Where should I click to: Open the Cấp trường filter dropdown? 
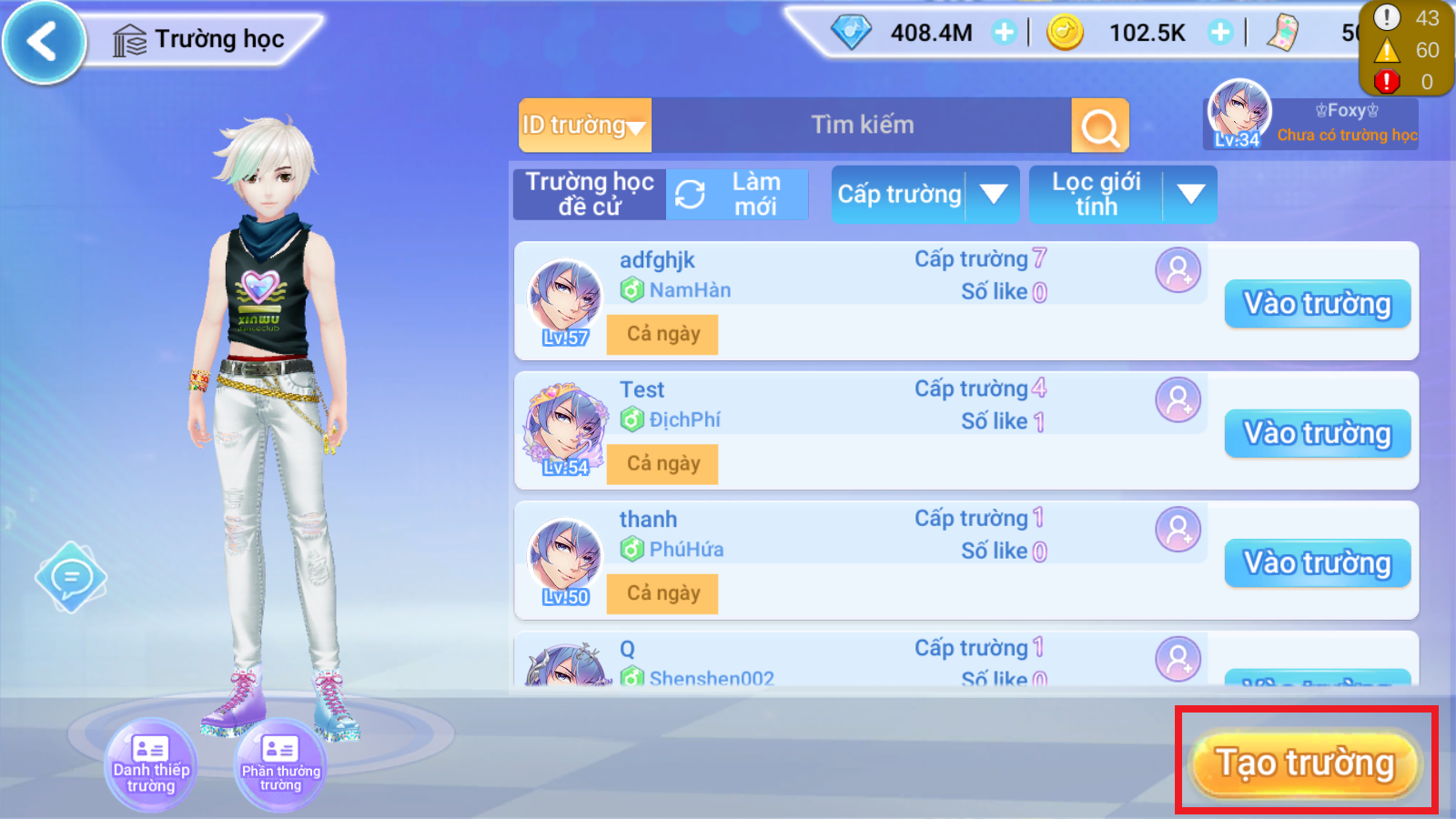click(x=925, y=195)
